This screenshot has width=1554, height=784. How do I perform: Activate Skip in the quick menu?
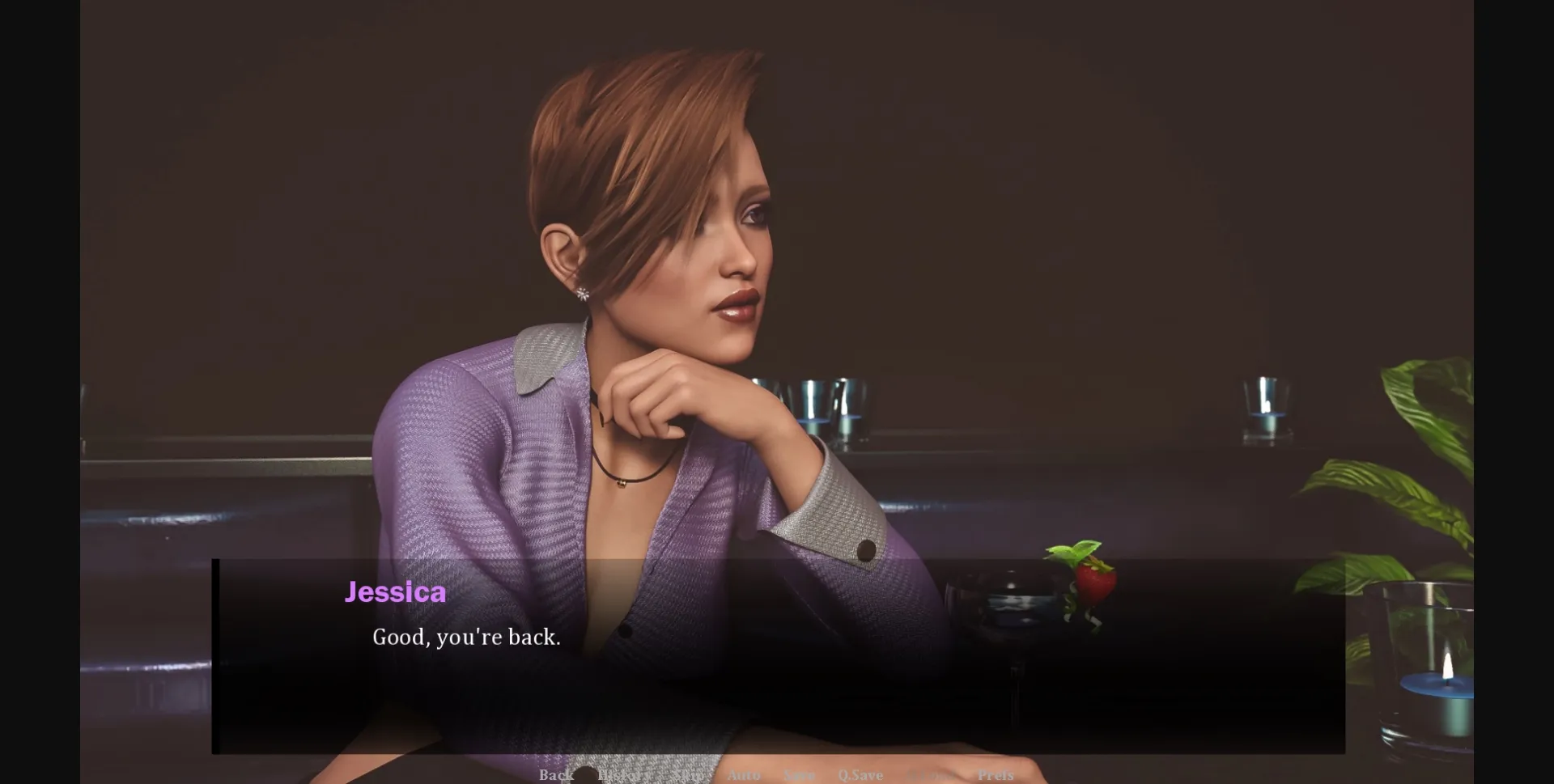point(687,775)
